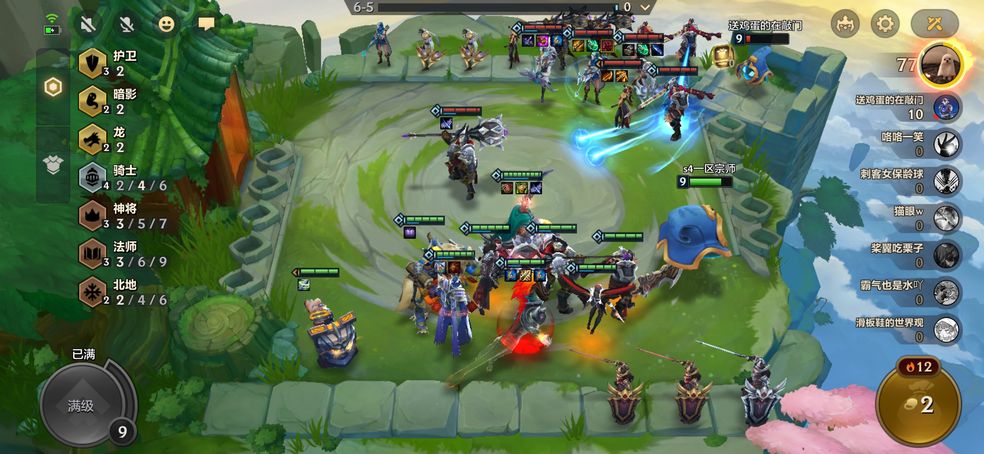View player 咯咯一笑's board
Viewport: 984px width, 454px height.
(x=946, y=144)
